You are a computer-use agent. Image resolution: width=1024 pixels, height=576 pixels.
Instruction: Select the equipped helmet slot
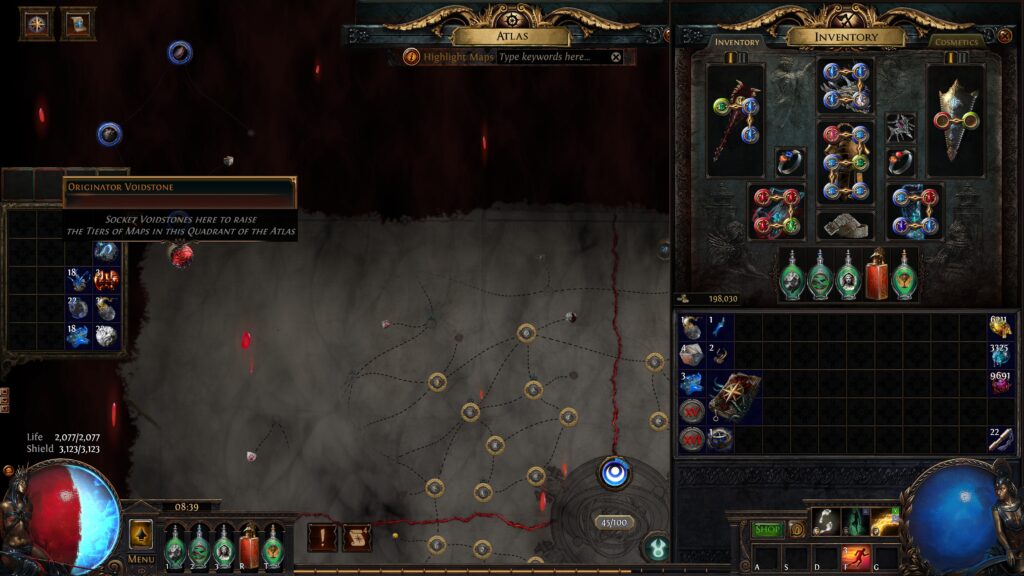845,86
